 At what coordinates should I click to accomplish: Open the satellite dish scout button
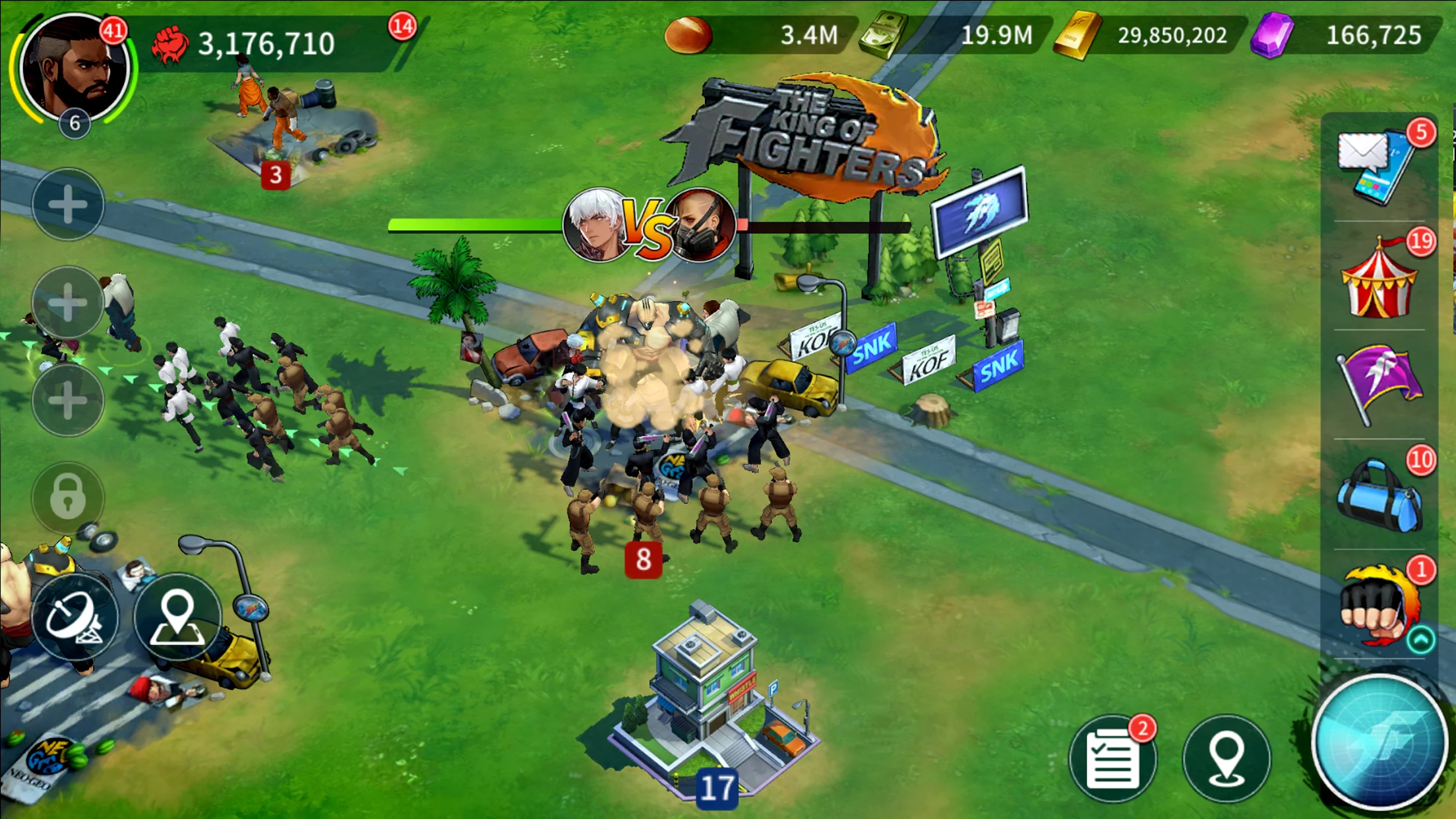click(x=74, y=618)
